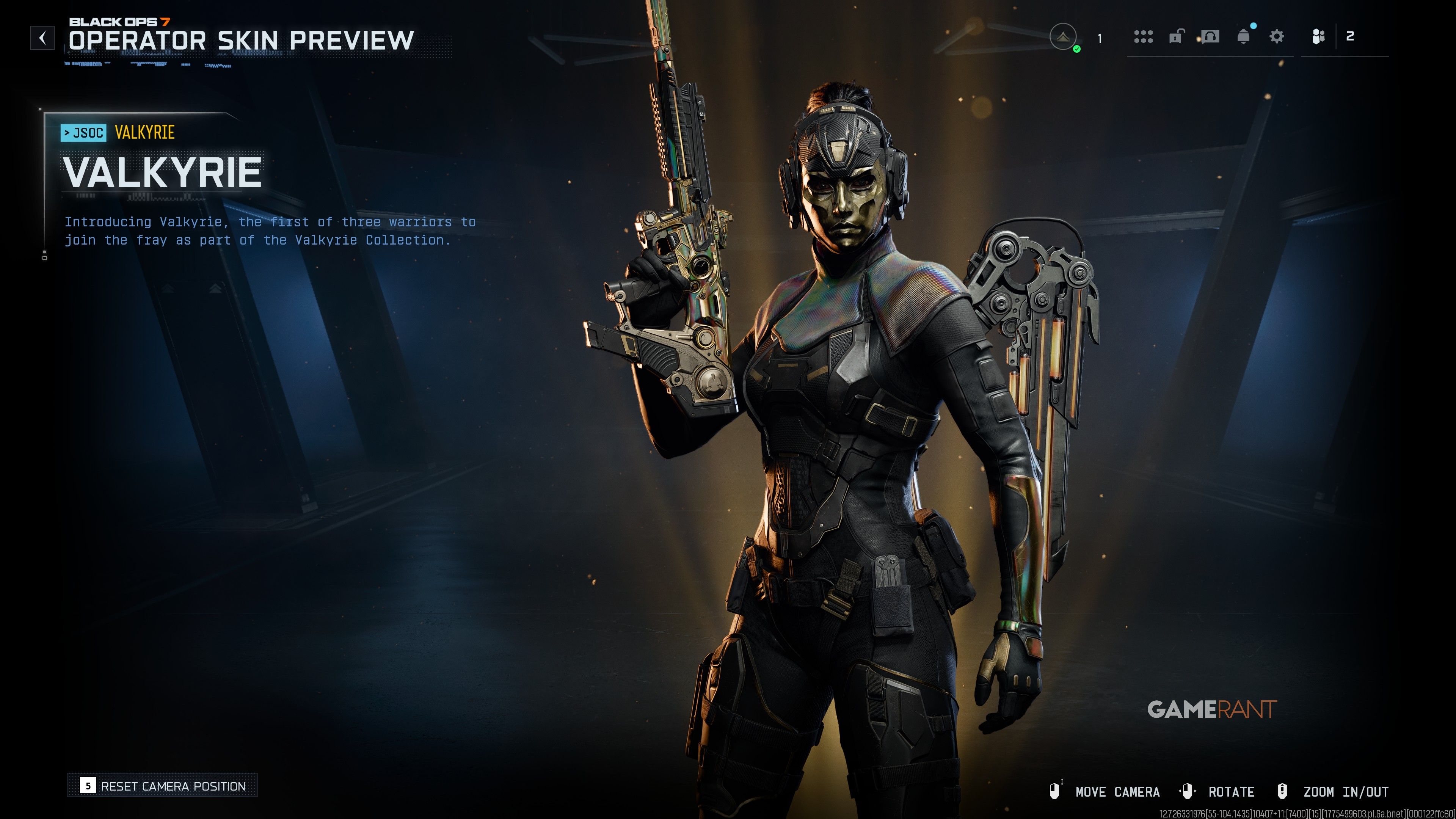The image size is (1456, 819).
Task: Open the social party members icon
Action: click(x=1318, y=37)
